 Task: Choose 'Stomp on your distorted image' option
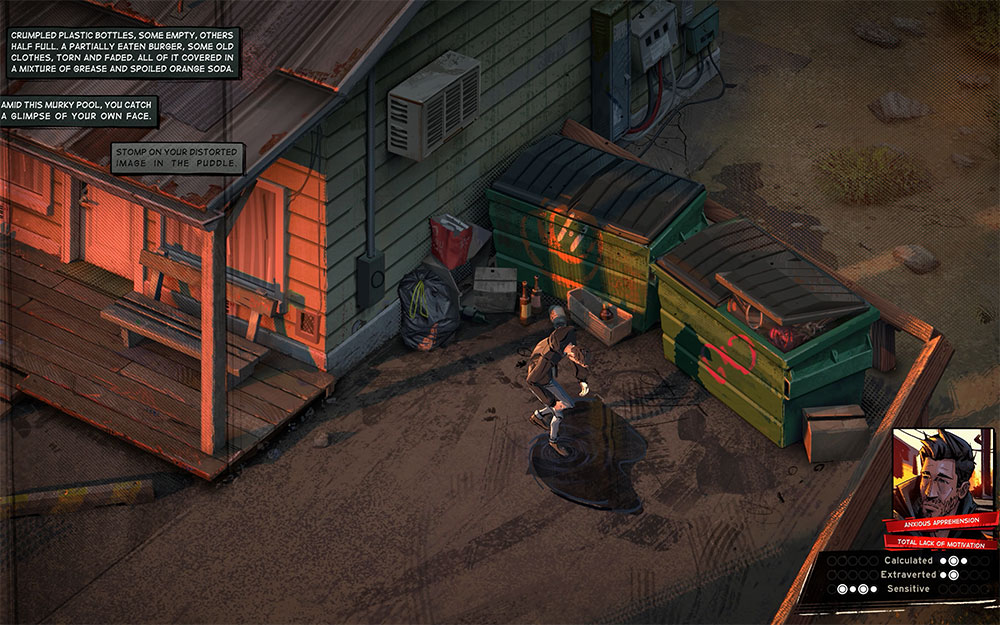(x=177, y=157)
